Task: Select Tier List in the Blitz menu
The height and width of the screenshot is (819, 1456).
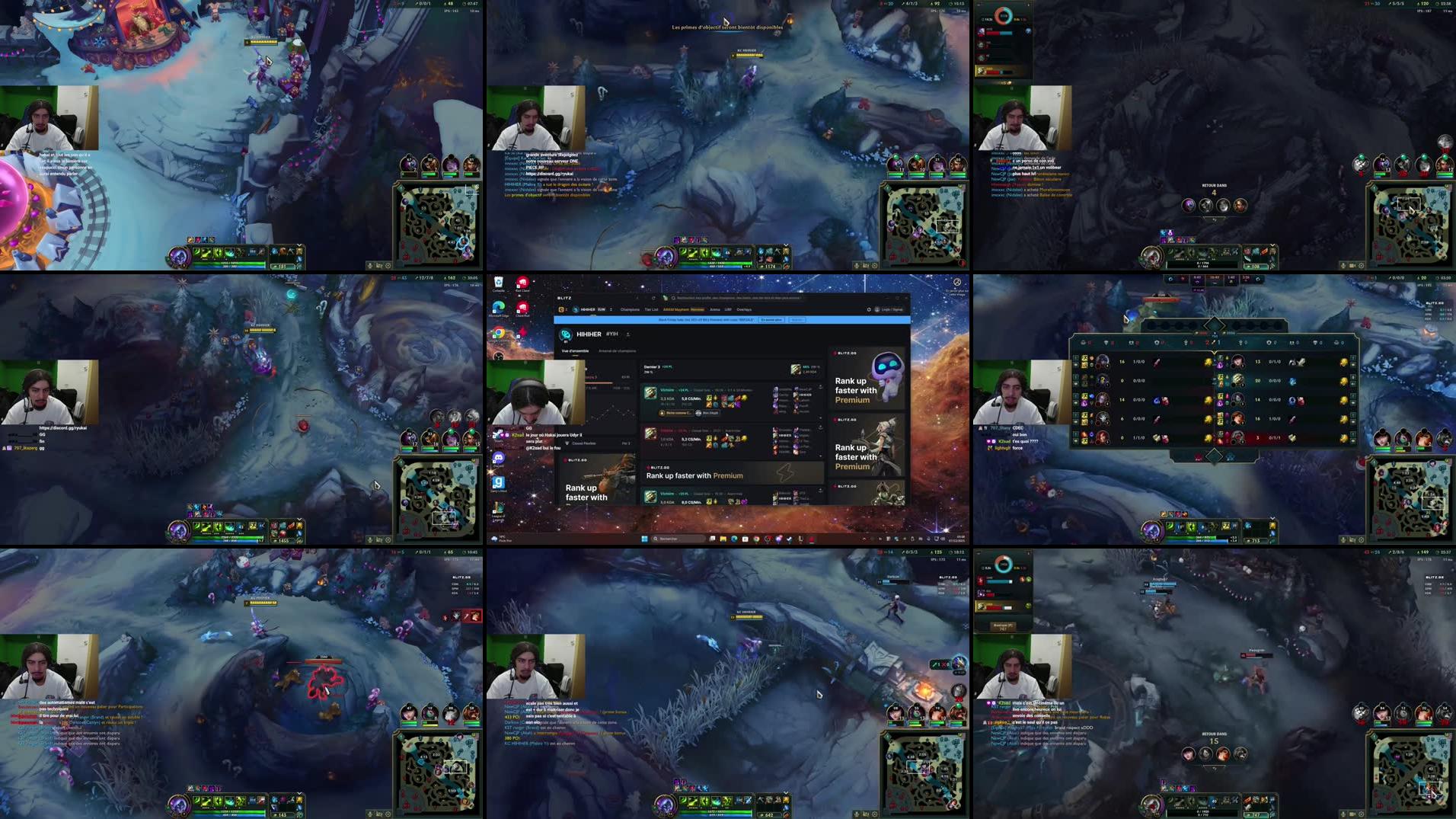Action: [650, 309]
